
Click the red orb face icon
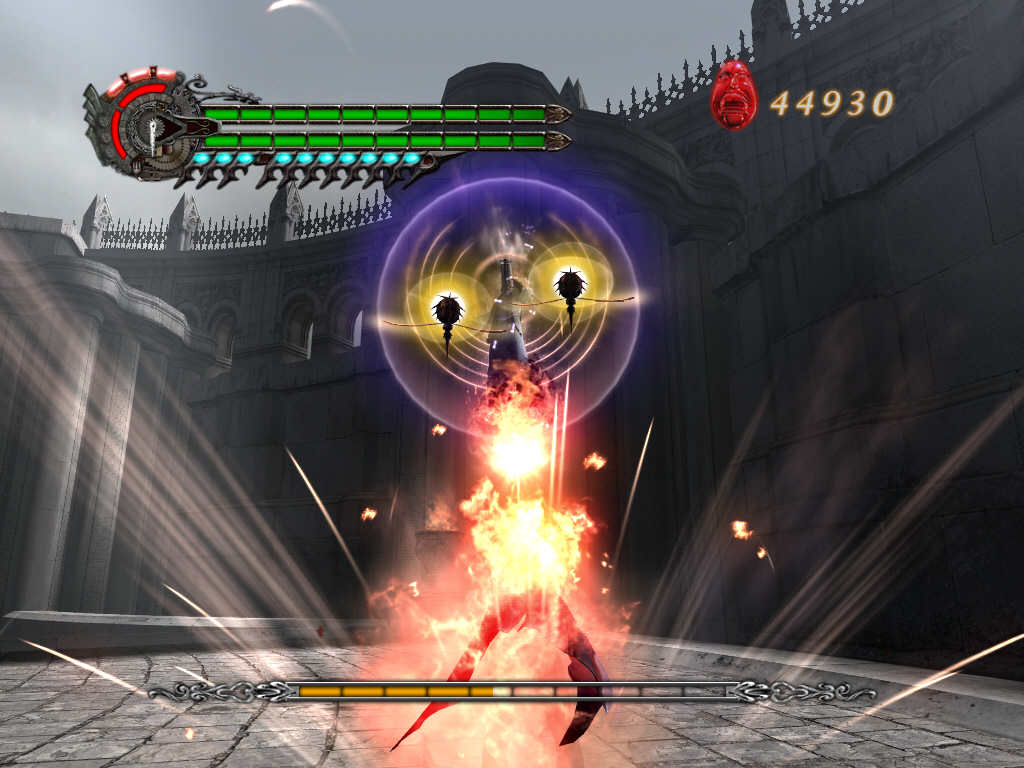click(735, 96)
